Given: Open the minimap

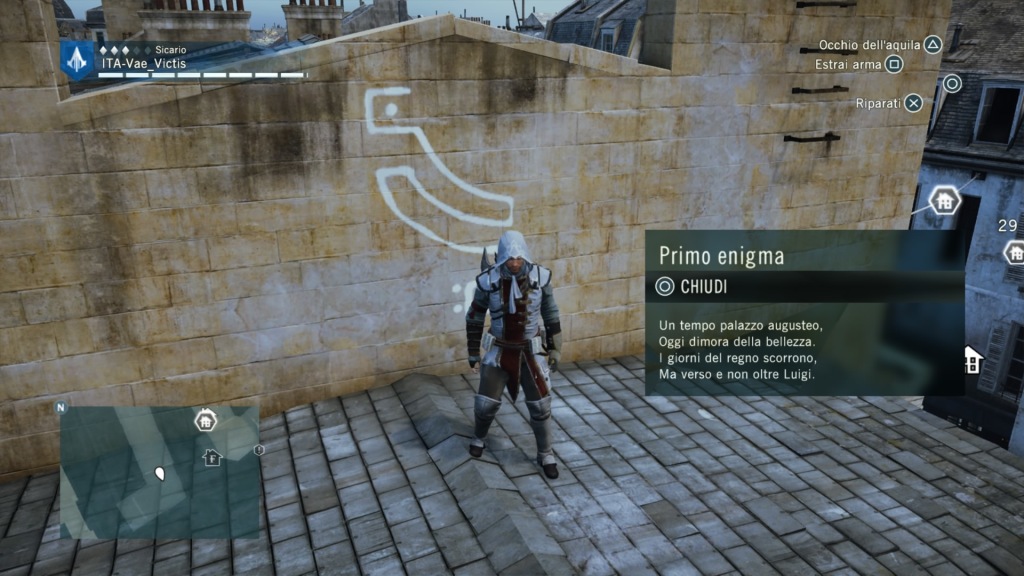Looking at the screenshot, I should tap(159, 471).
